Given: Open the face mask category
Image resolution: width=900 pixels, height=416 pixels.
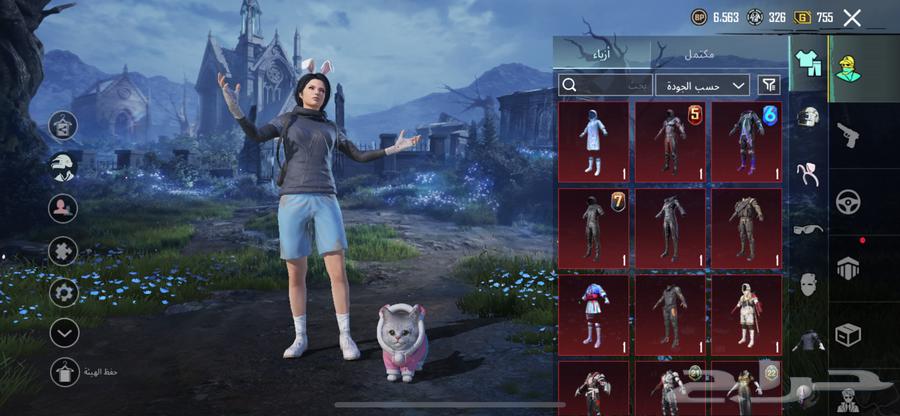Looking at the screenshot, I should tap(808, 284).
